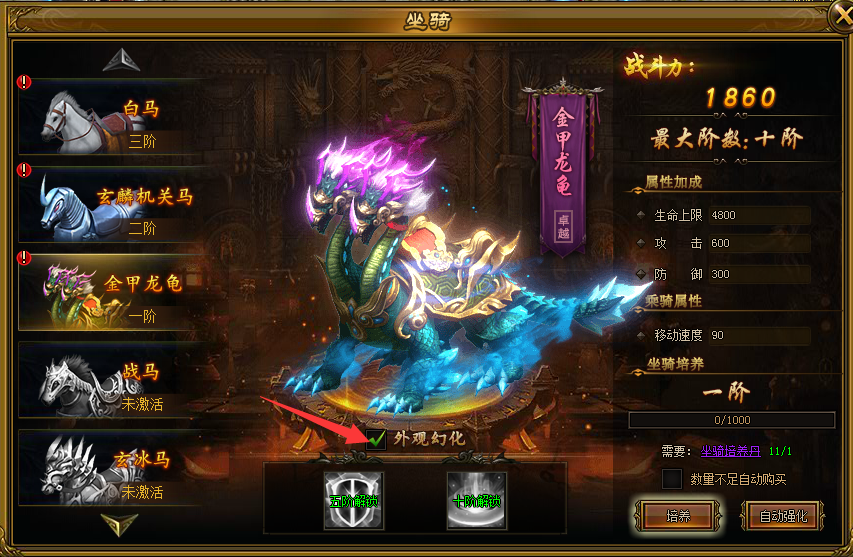This screenshot has width=853, height=557.
Task: Toggle the 外观幻化 checkbox
Action: pos(377,438)
